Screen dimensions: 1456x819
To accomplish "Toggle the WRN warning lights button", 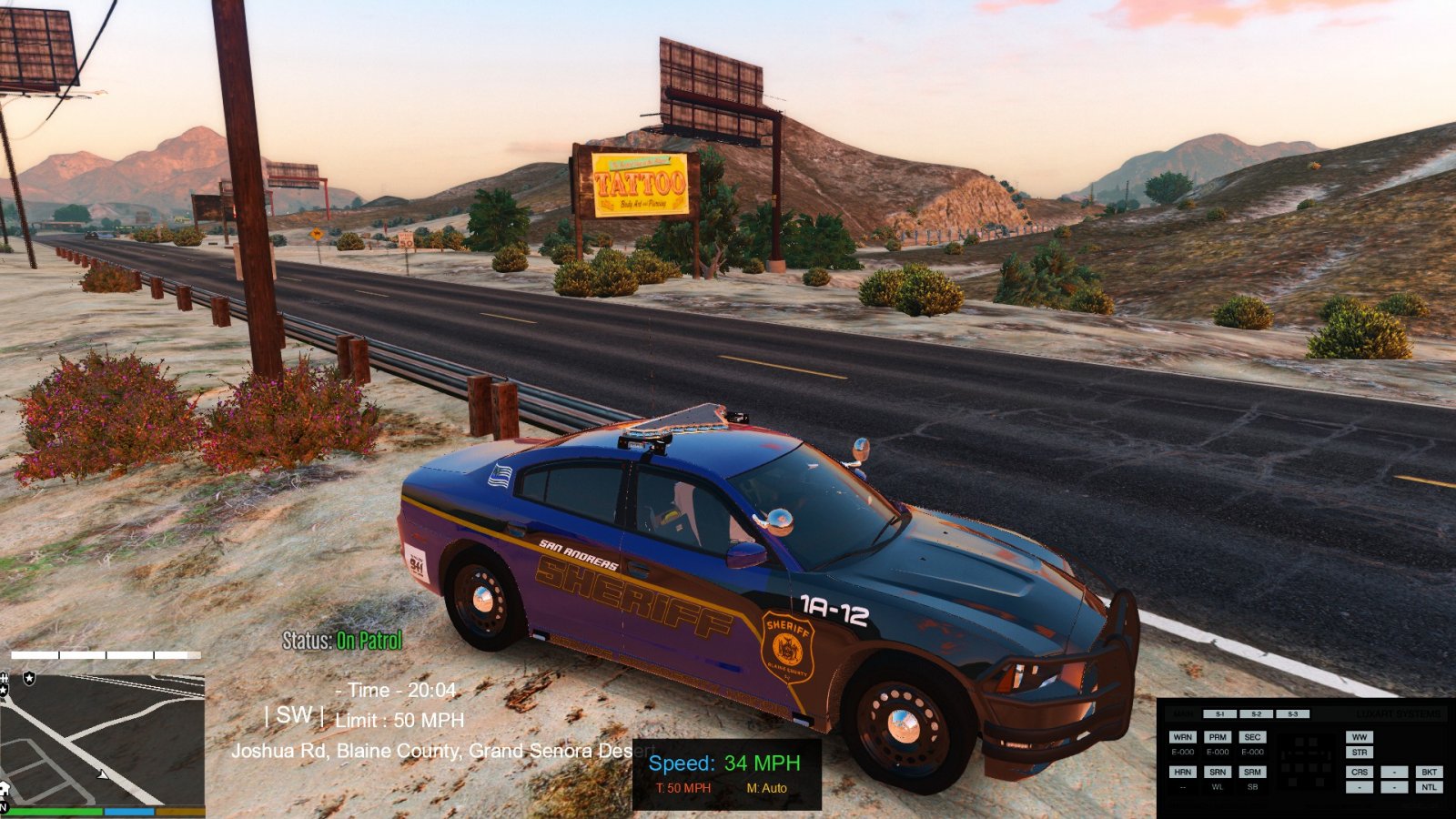I will (x=1182, y=737).
